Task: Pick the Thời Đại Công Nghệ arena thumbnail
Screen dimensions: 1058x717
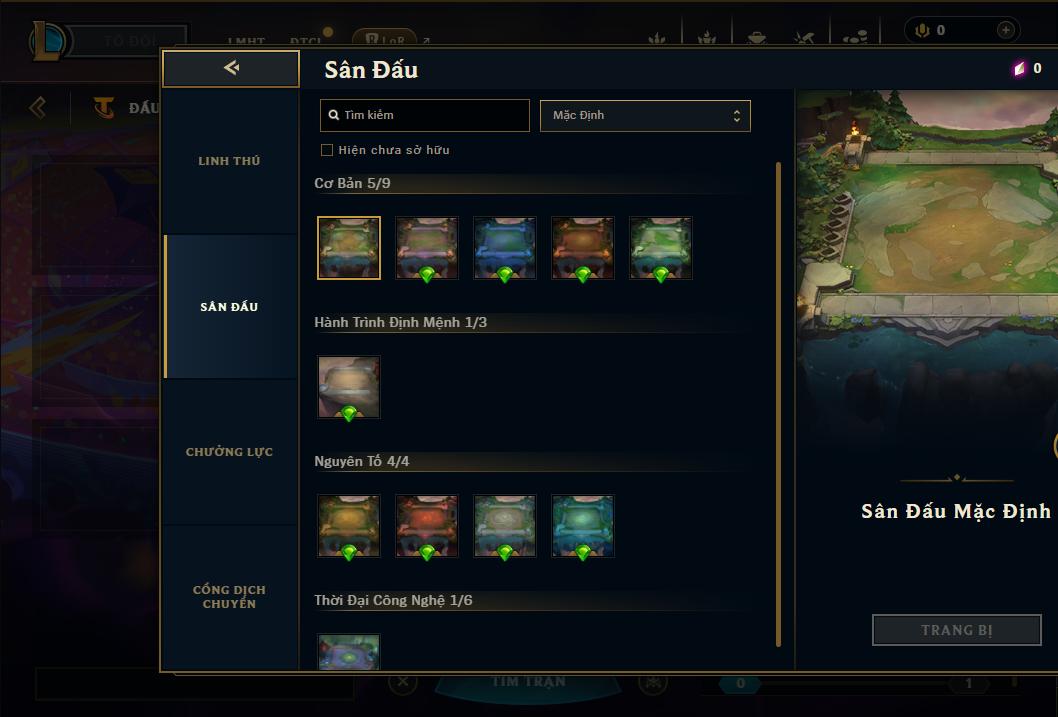Action: pyautogui.click(x=349, y=652)
